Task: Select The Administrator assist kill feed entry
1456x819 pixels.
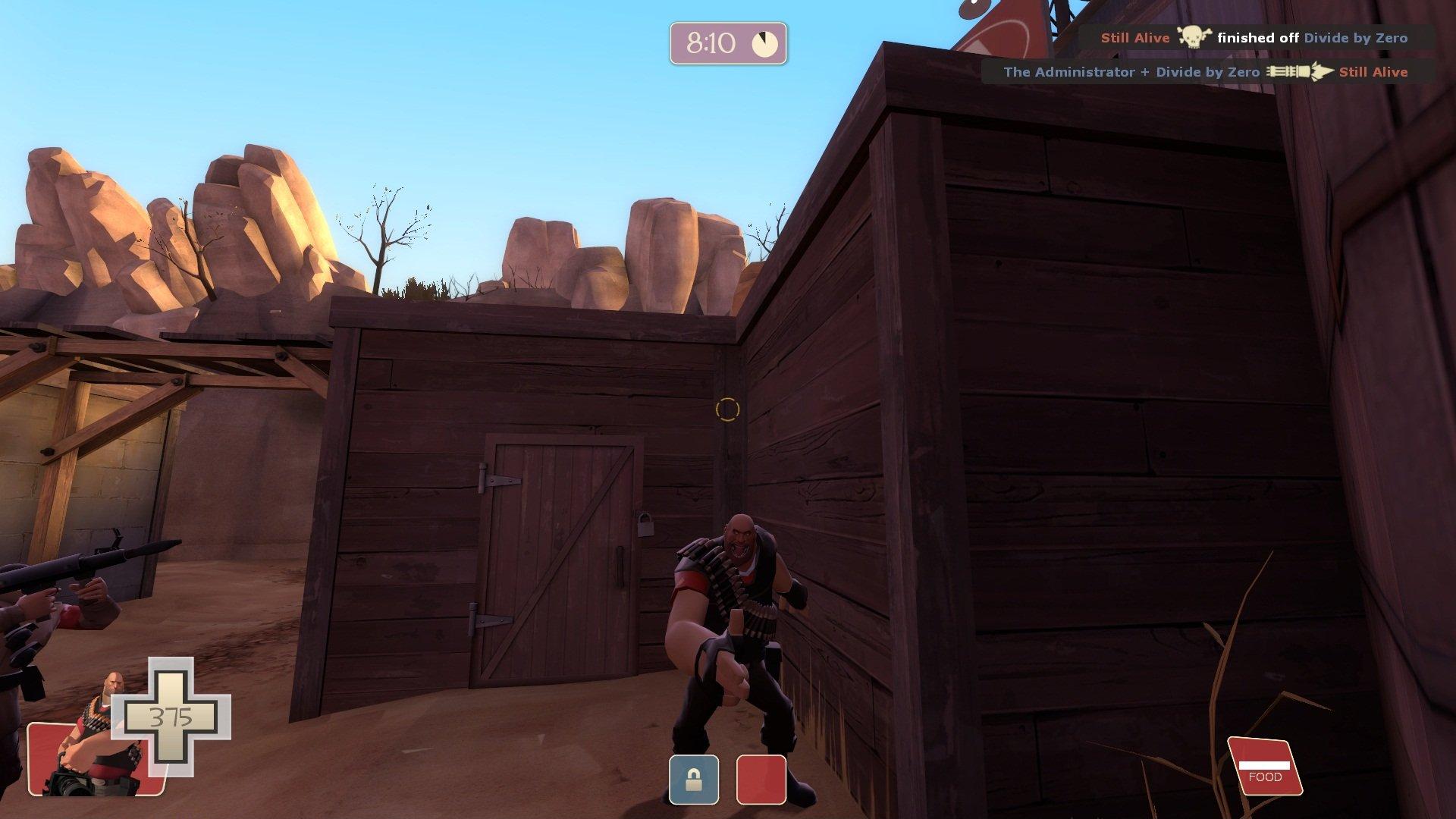Action: 1206,72
